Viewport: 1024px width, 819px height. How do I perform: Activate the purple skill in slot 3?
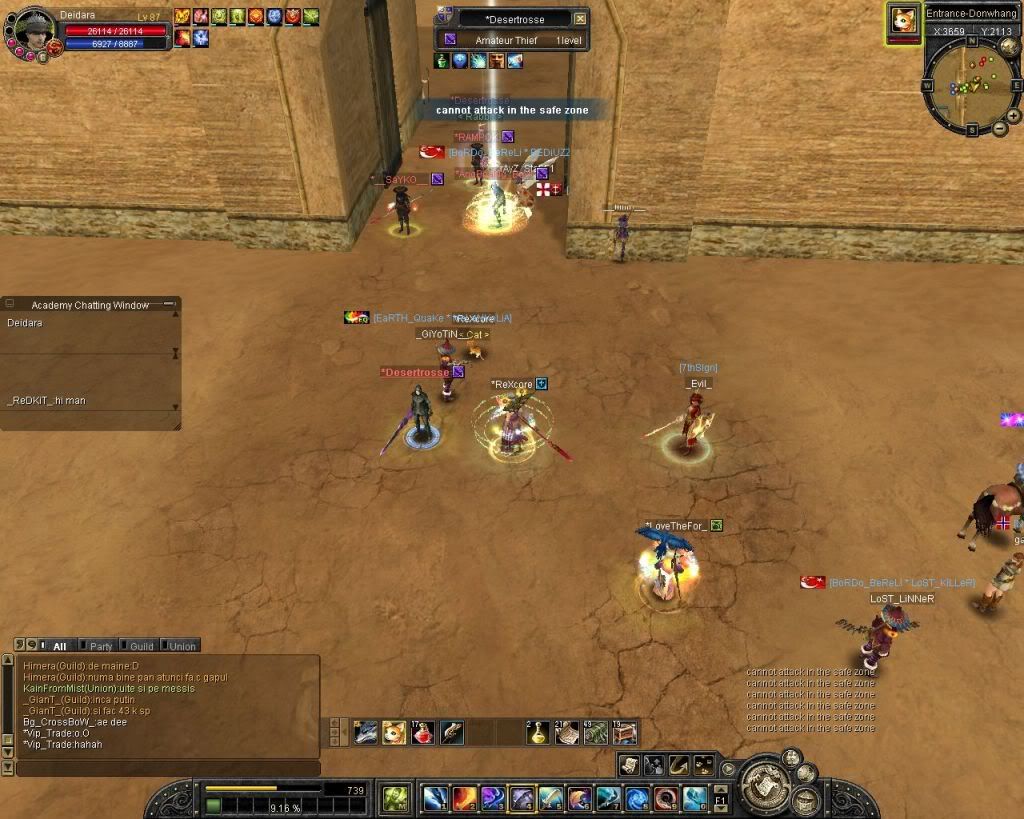(493, 798)
